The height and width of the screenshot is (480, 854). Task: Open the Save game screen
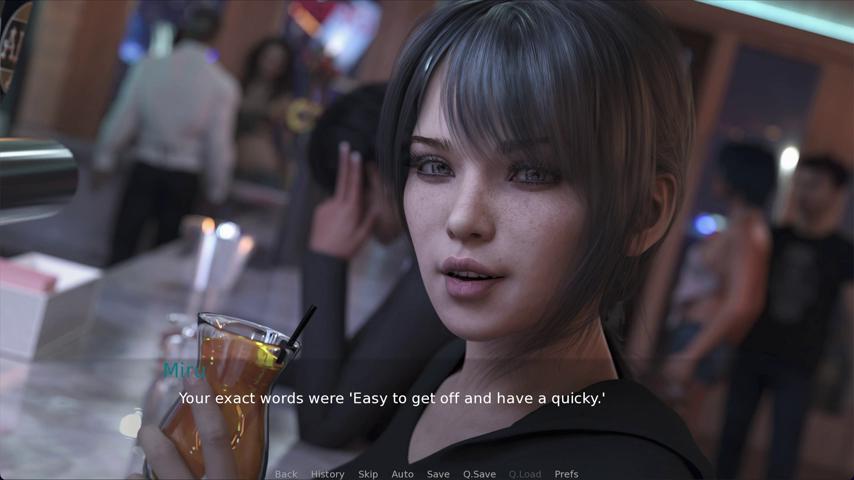pos(438,474)
